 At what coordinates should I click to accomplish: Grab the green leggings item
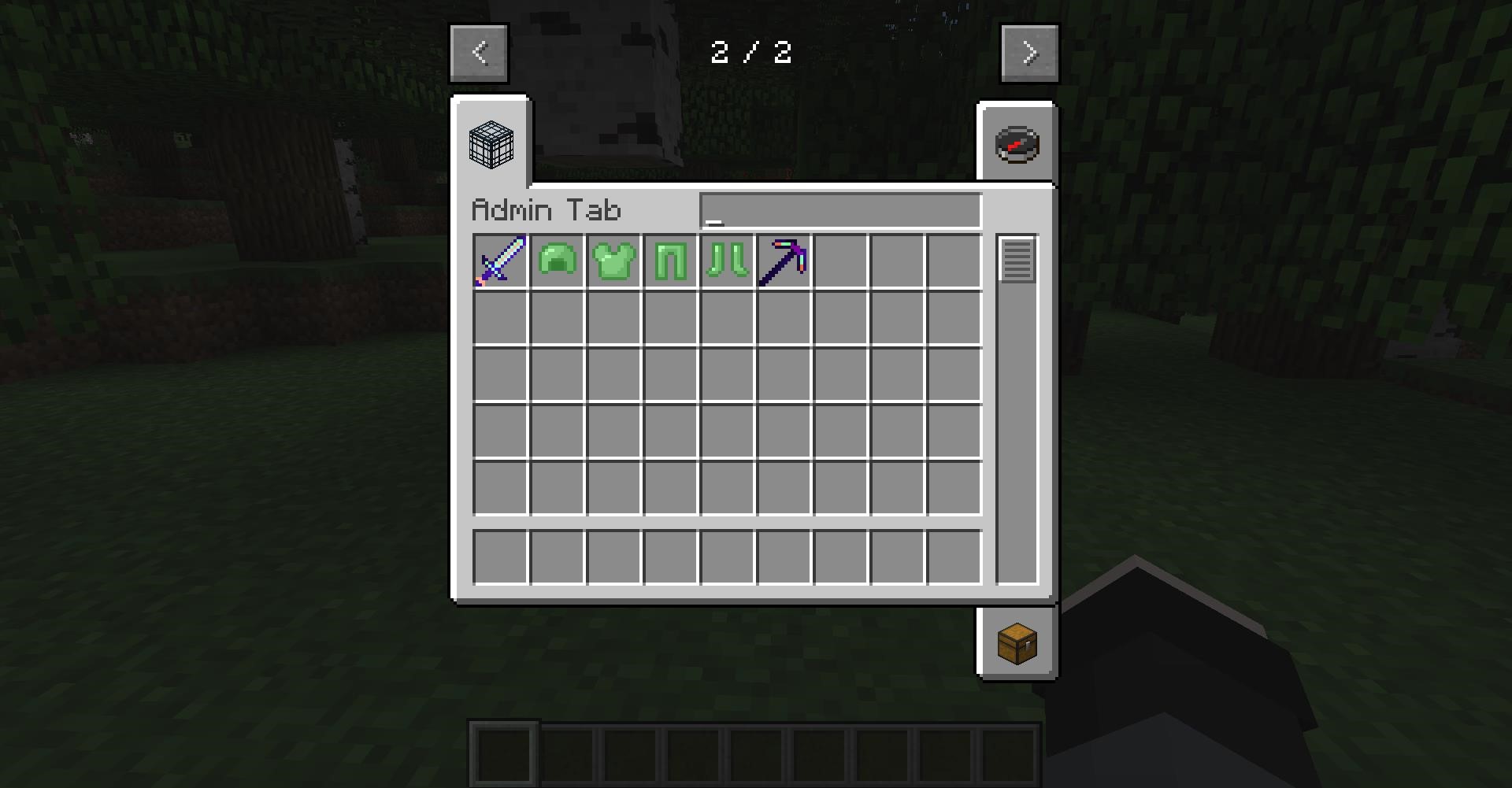670,261
